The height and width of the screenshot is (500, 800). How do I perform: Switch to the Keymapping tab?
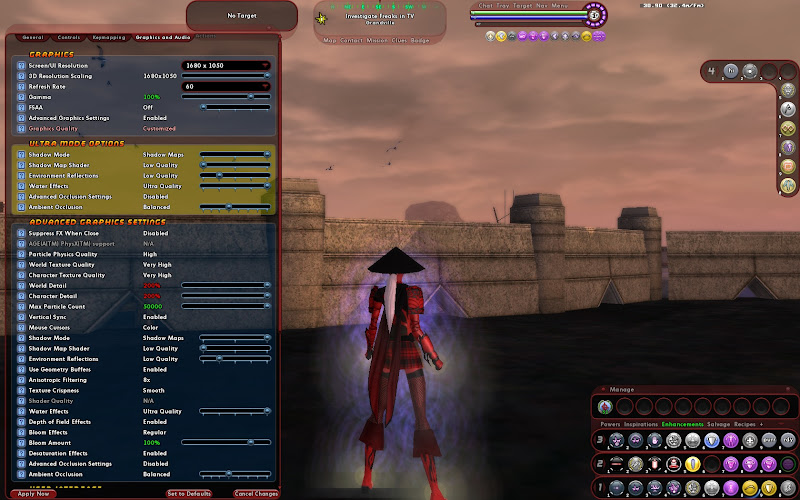[109, 37]
